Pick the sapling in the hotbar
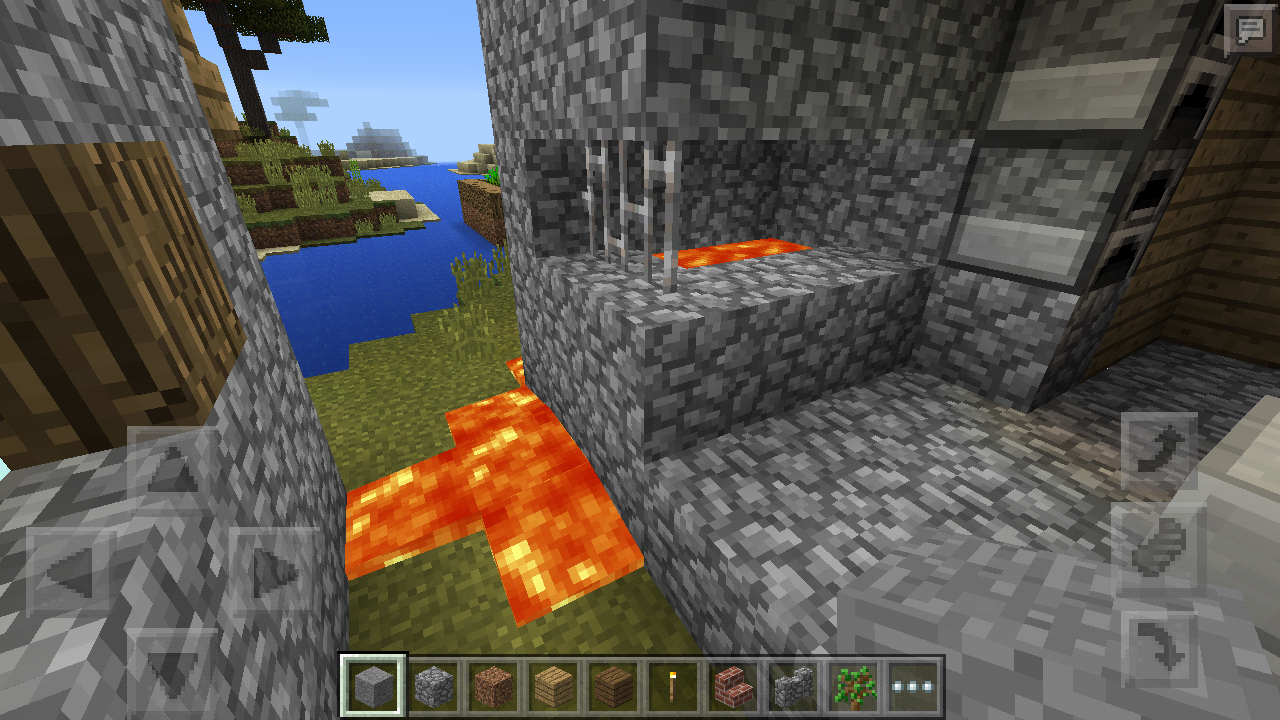Viewport: 1280px width, 720px height. click(852, 687)
